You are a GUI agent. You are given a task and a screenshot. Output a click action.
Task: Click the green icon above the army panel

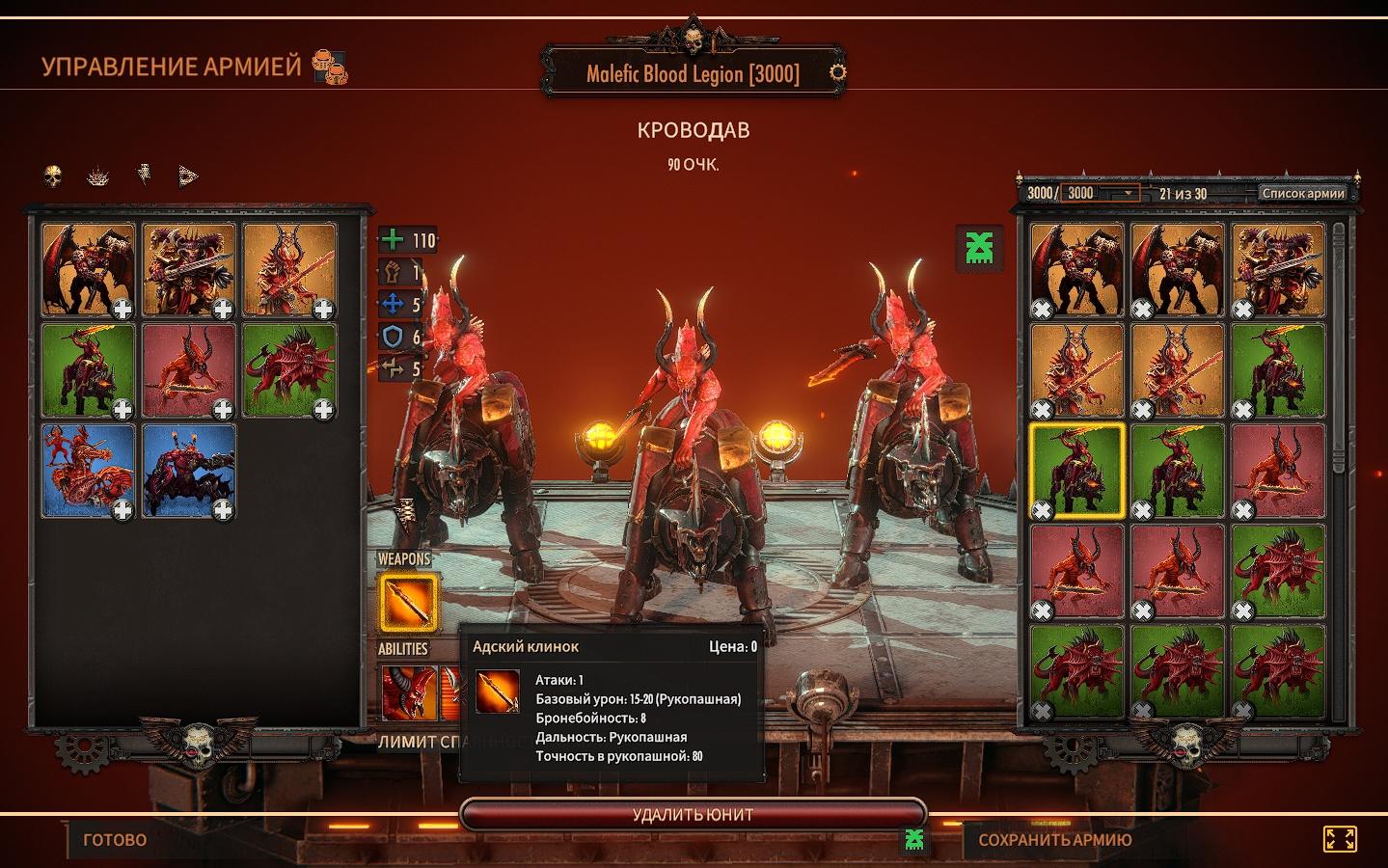click(980, 245)
